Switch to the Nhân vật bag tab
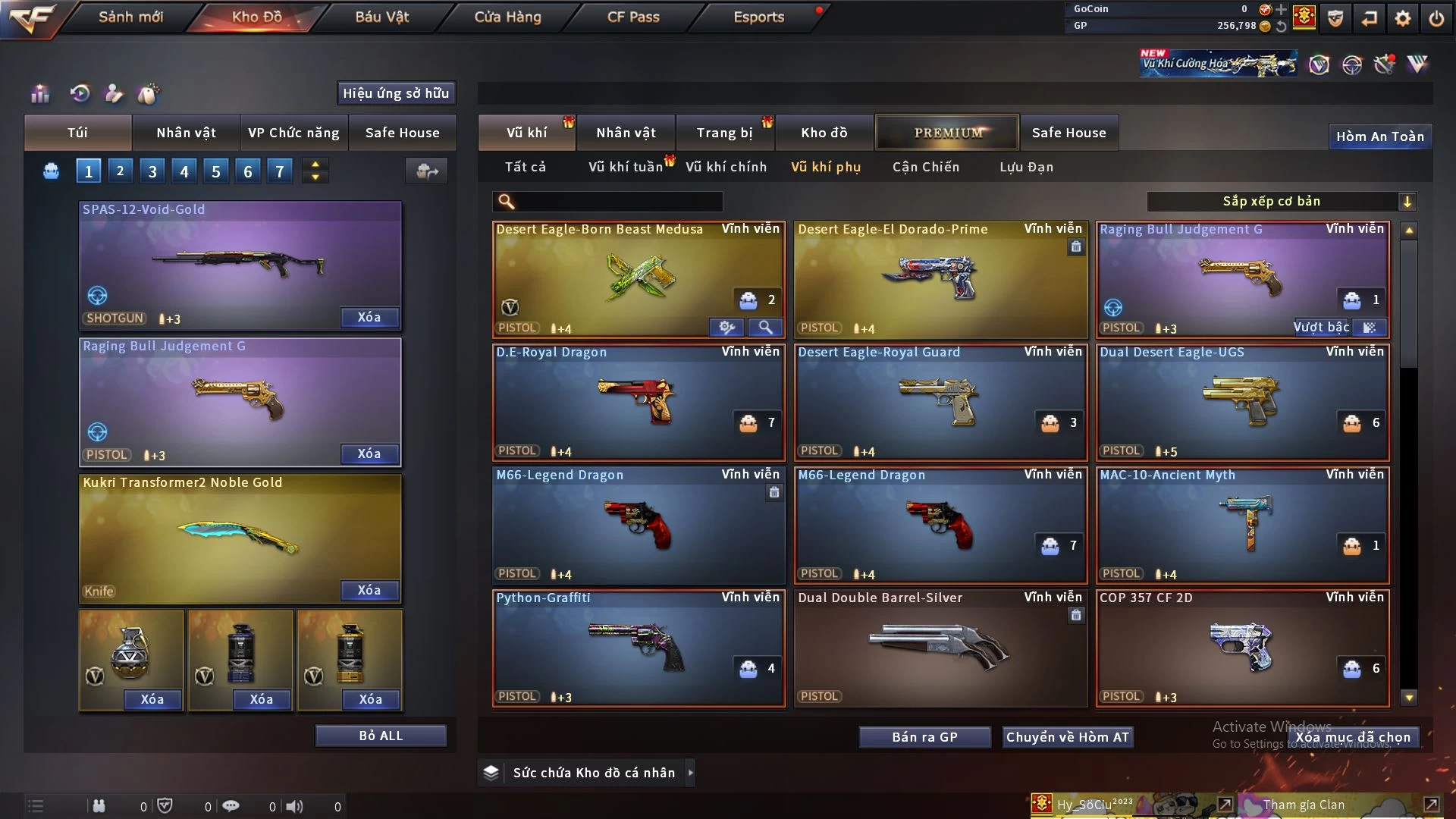This screenshot has width=1456, height=819. pyautogui.click(x=186, y=133)
